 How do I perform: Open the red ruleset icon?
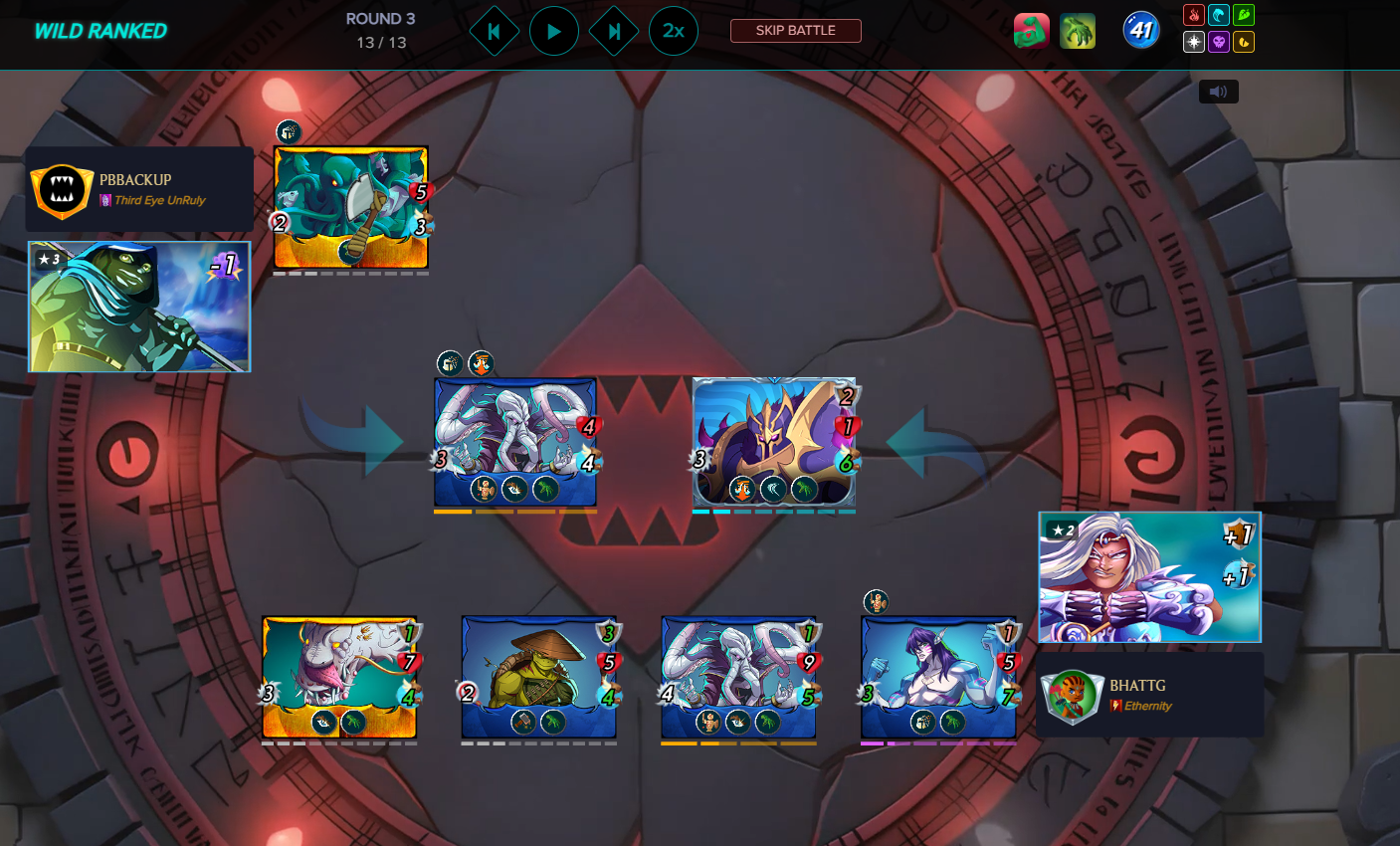click(1032, 31)
